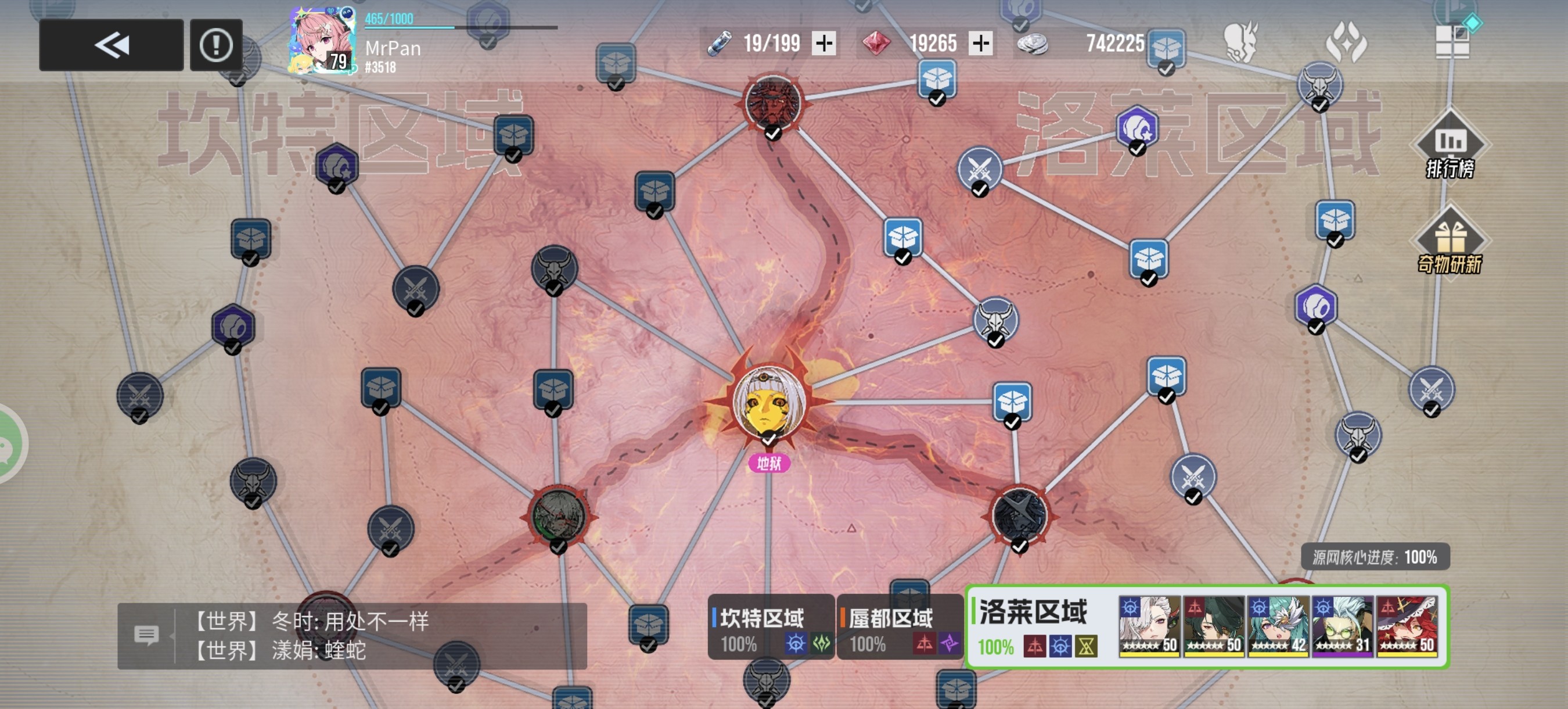Open the exclamation mark info button

pos(216,45)
